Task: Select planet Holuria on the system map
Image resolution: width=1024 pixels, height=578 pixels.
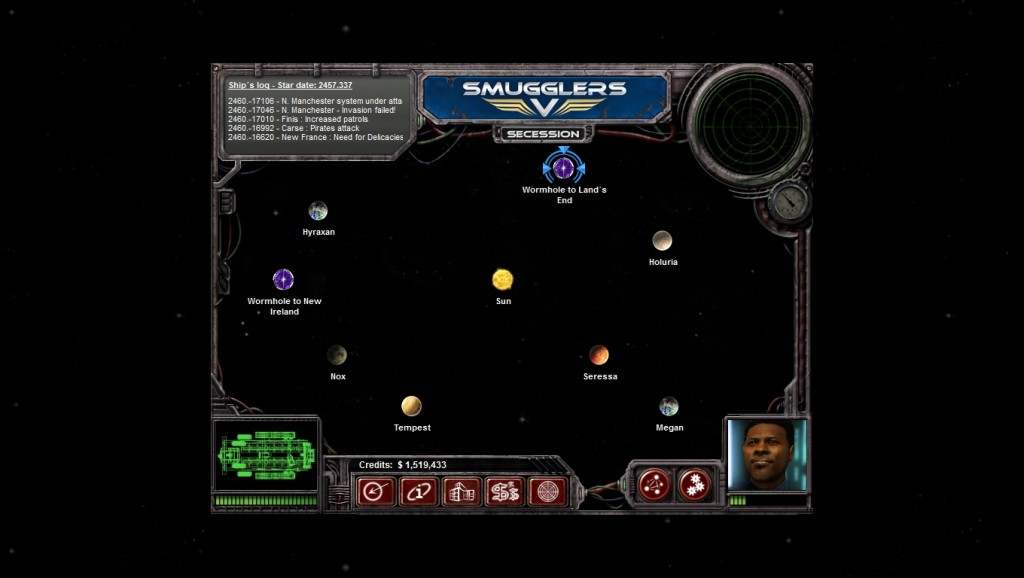Action: tap(662, 240)
